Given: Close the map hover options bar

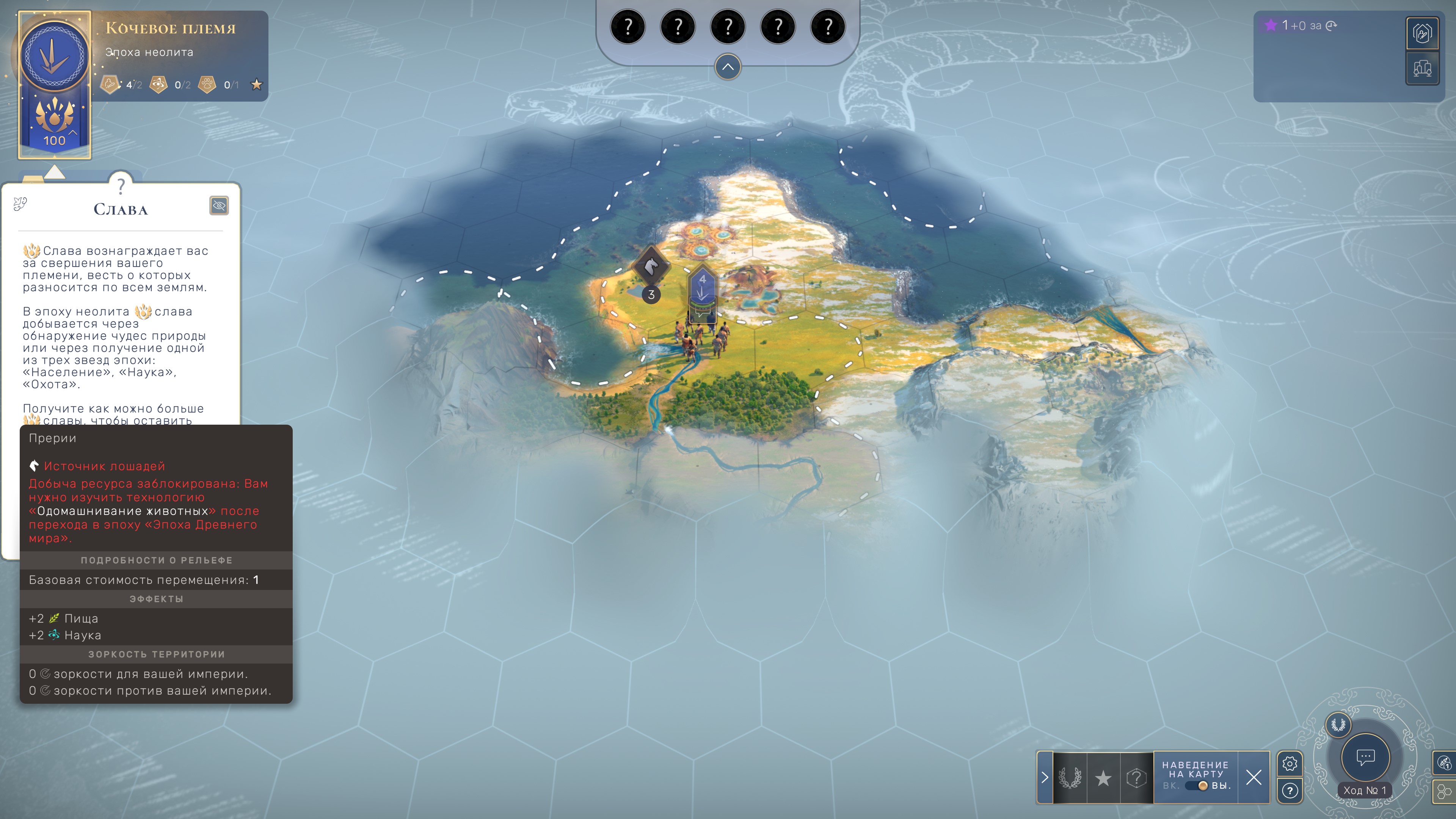Looking at the screenshot, I should click(x=1254, y=778).
